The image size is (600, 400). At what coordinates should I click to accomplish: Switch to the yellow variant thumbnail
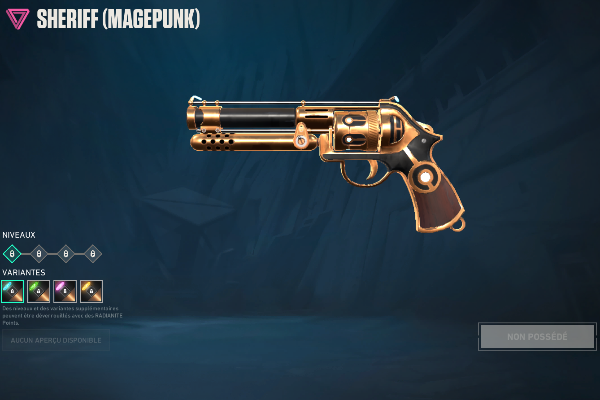click(x=92, y=291)
